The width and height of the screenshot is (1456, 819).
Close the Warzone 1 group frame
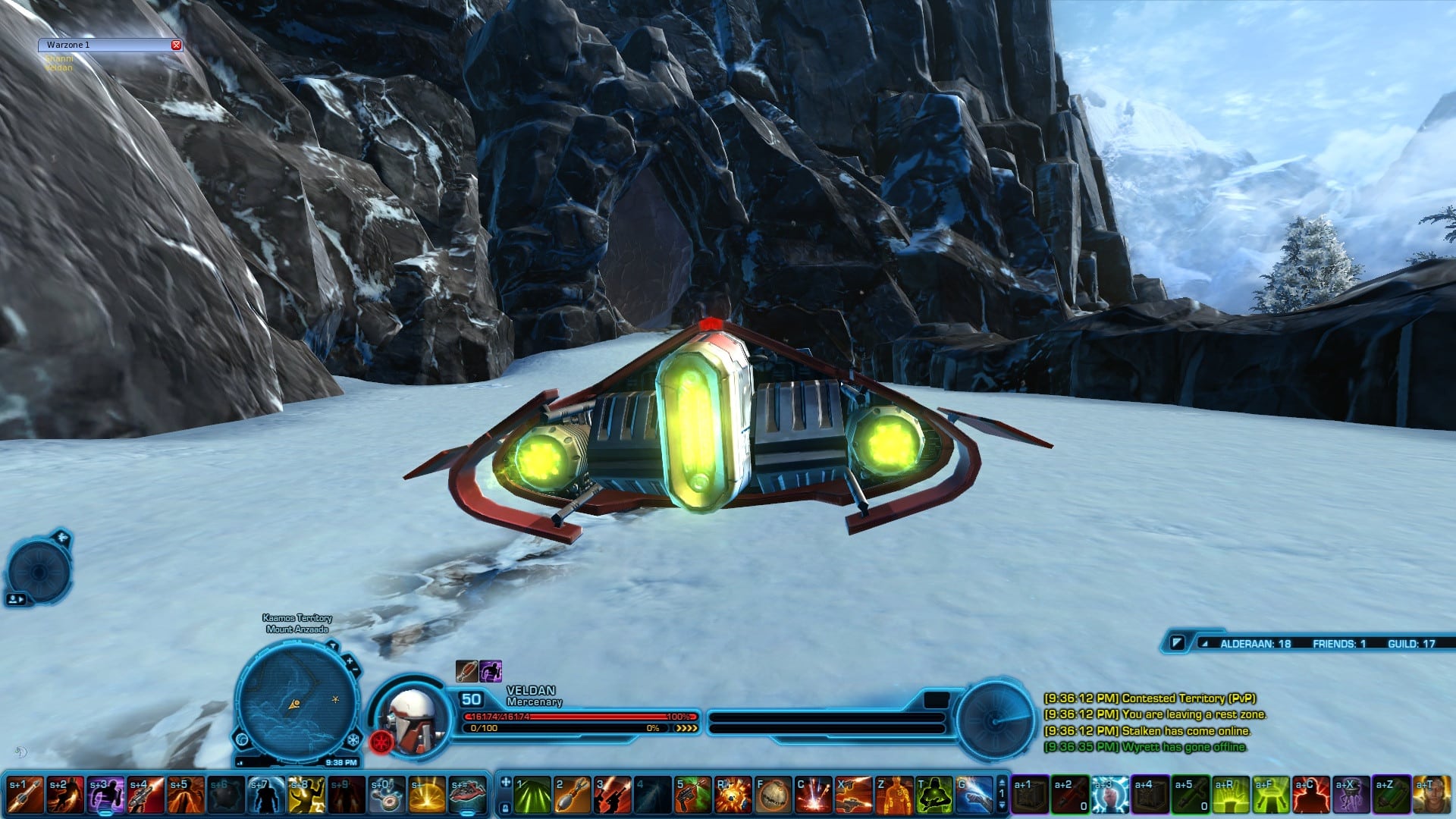(x=176, y=45)
